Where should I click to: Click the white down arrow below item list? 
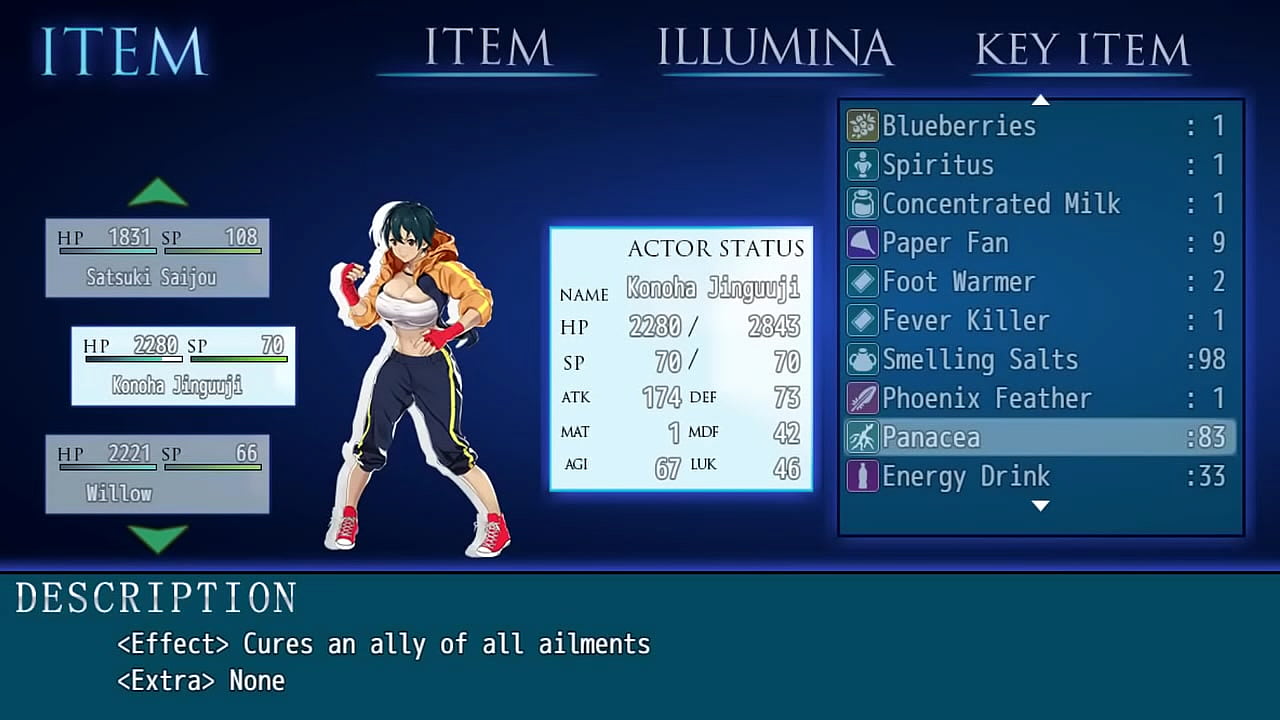pos(1040,506)
